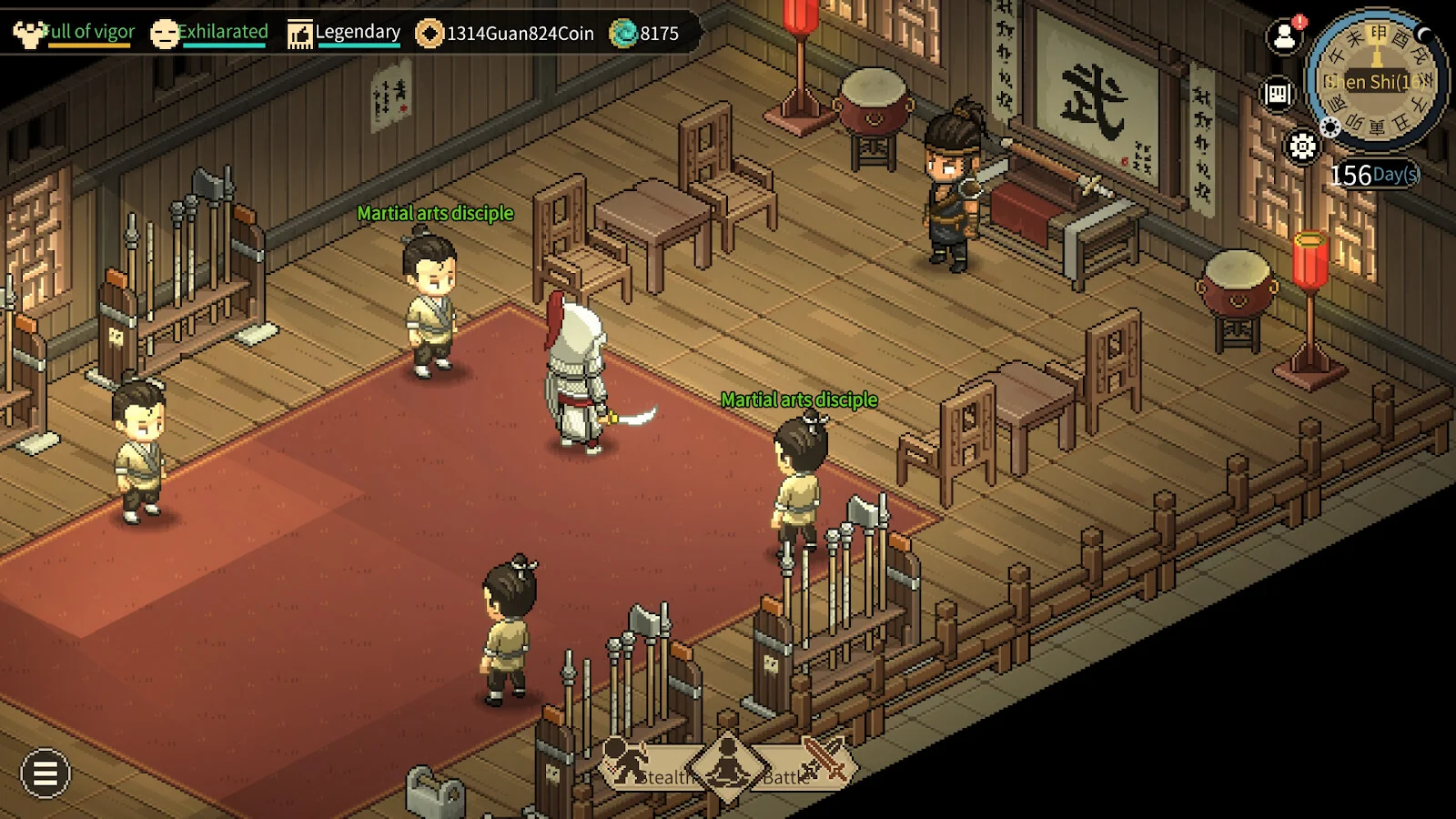The height and width of the screenshot is (819, 1456).
Task: Click the map board icon
Action: pos(1278,93)
